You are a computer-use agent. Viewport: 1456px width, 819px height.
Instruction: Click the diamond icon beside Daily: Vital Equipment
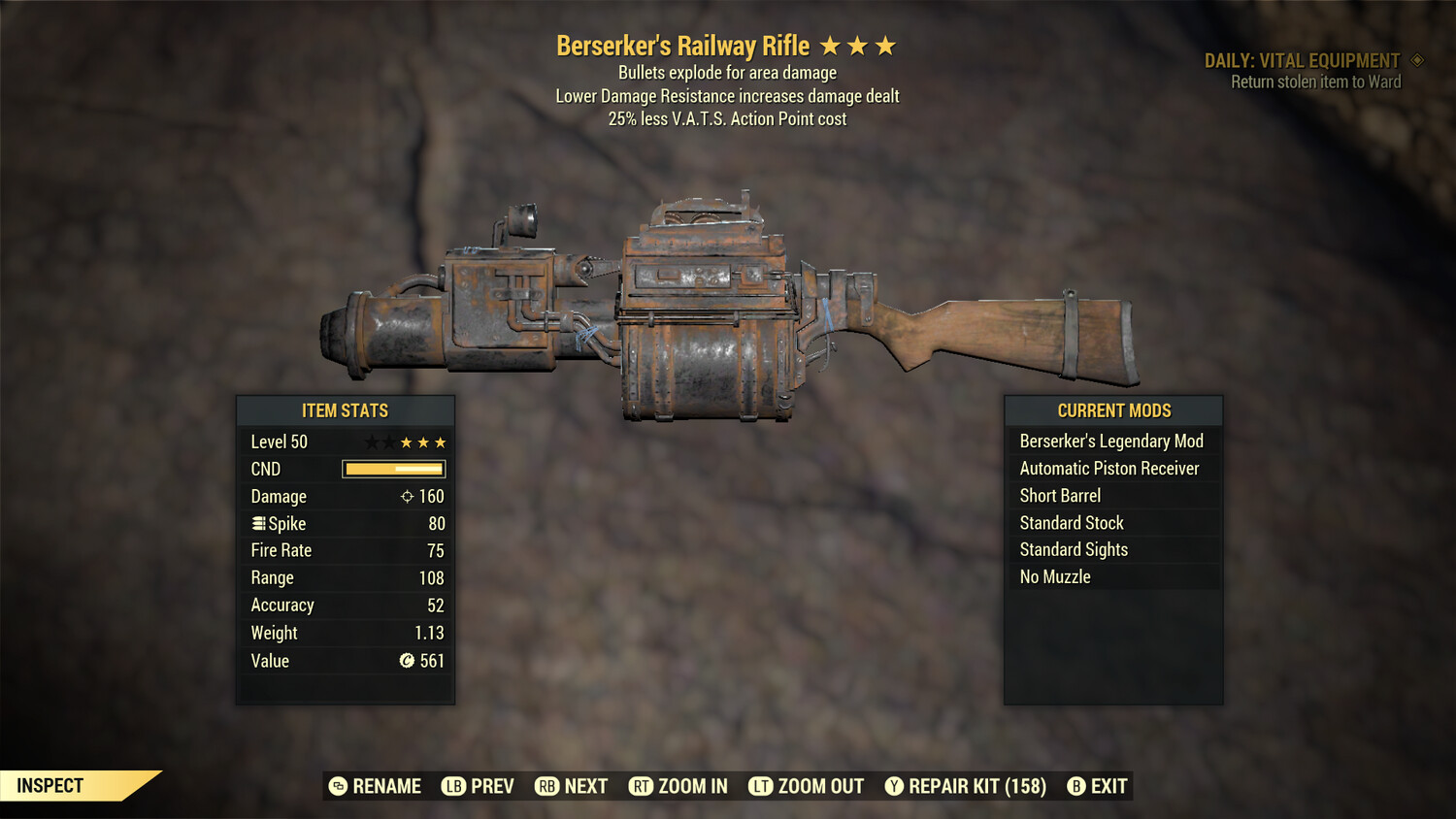[1417, 60]
